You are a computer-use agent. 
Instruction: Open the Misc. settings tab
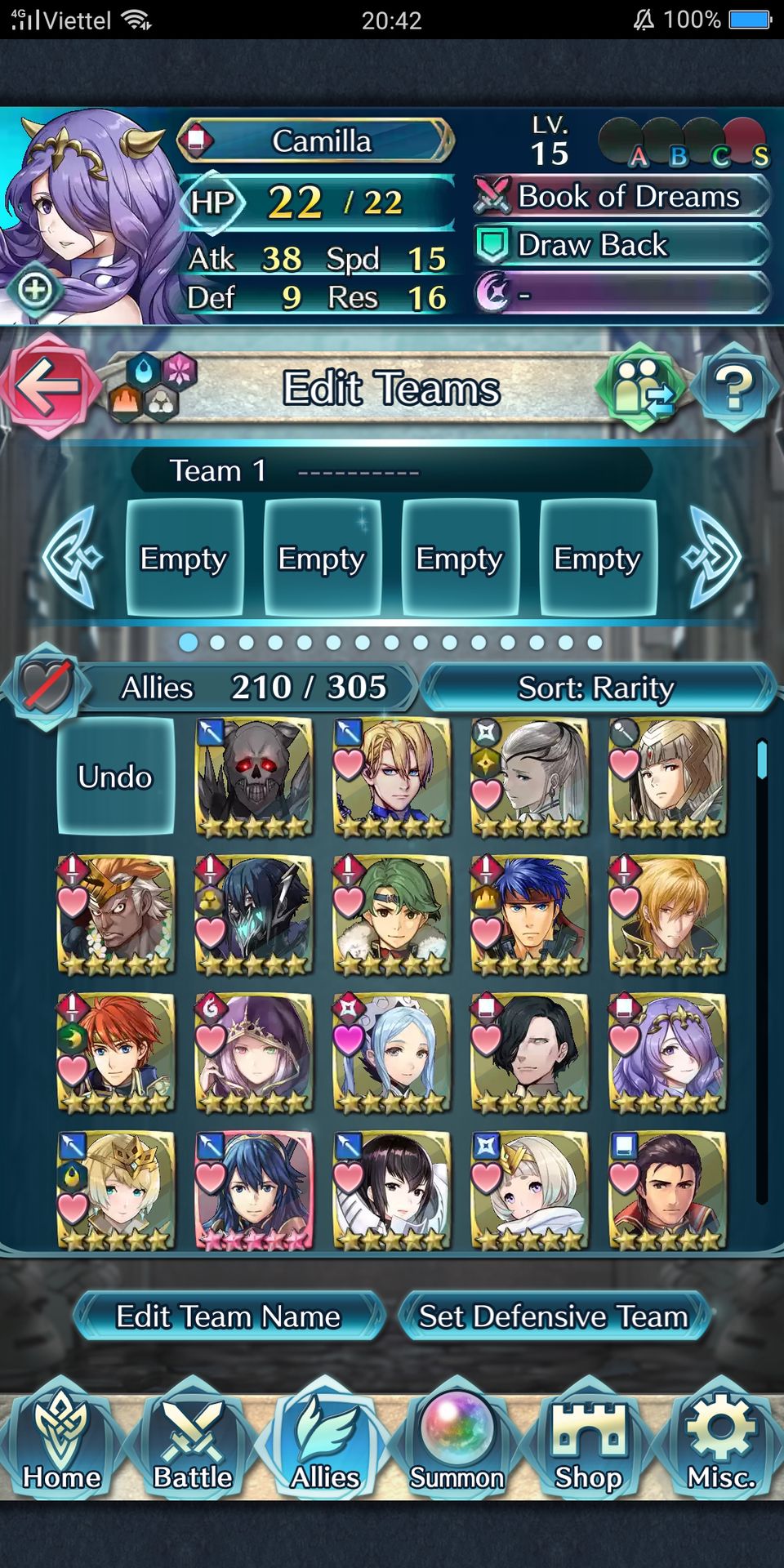pos(721,1442)
